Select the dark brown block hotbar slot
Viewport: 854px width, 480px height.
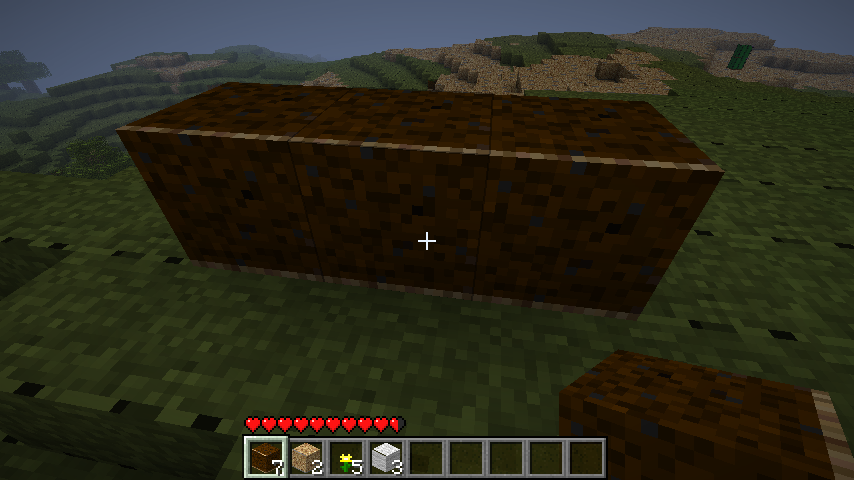point(266,458)
